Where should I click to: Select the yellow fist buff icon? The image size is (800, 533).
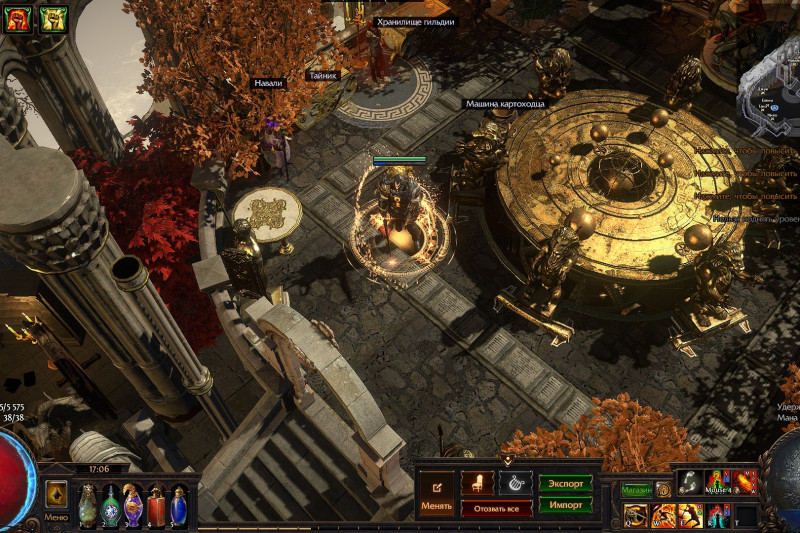pyautogui.click(x=52, y=18)
